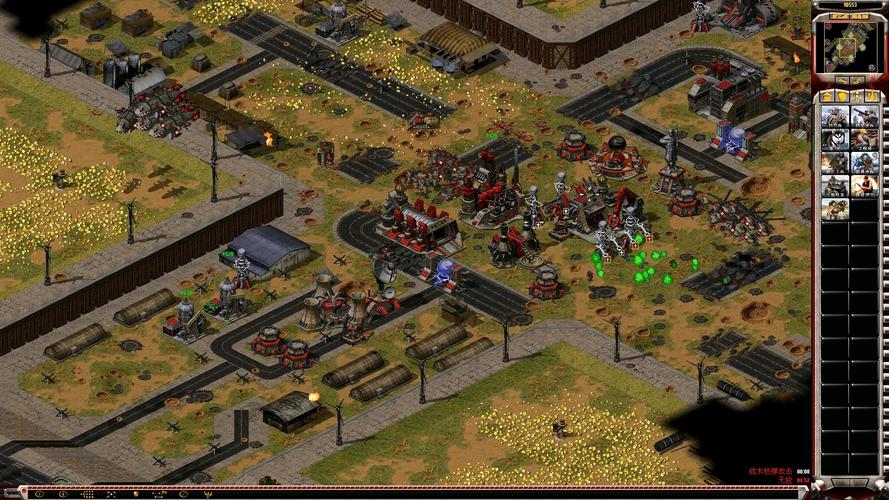The height and width of the screenshot is (500, 889).
Task: Click the radar minimap
Action: tap(848, 47)
